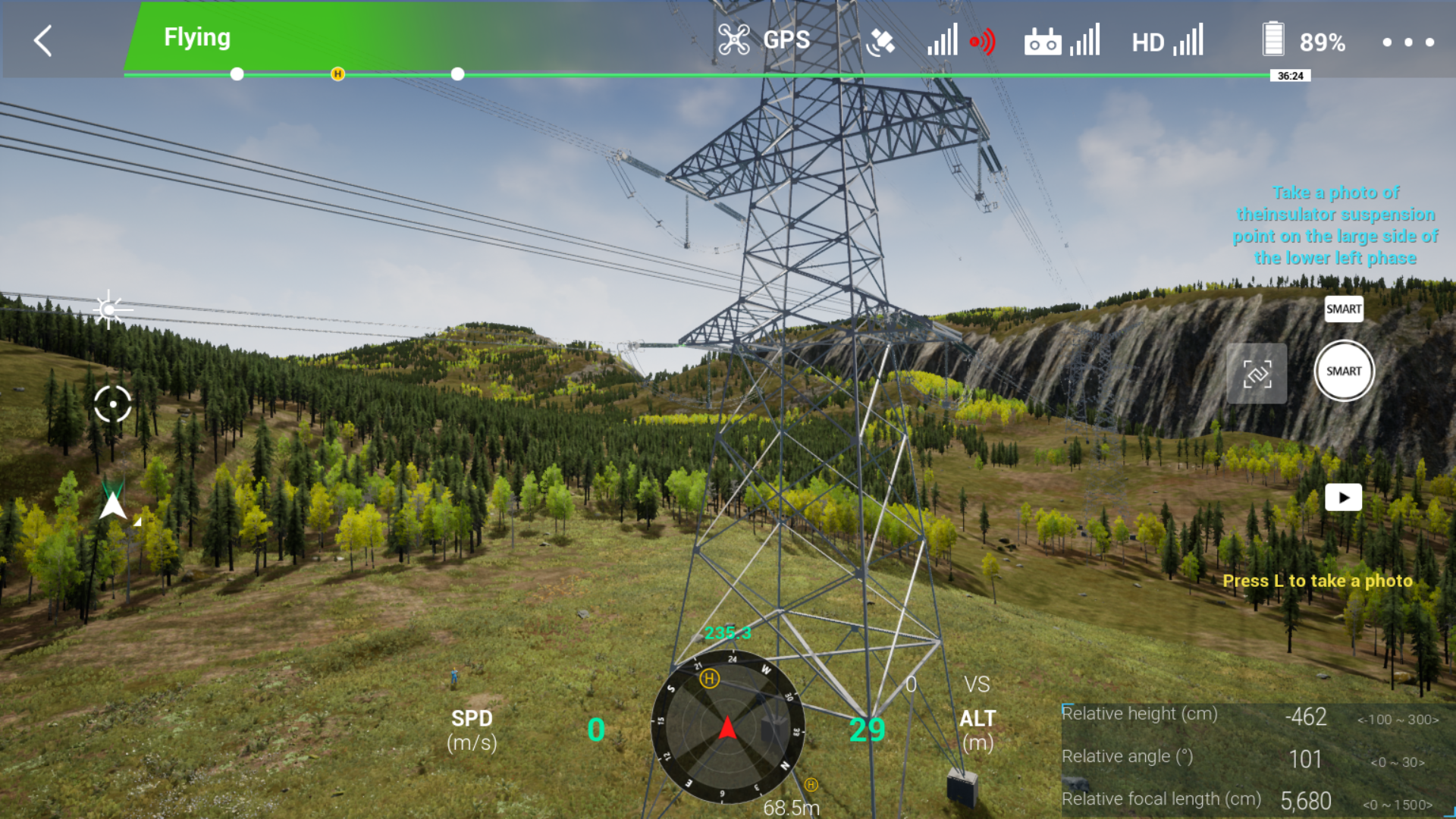This screenshot has width=1456, height=819.
Task: Select the small SMART mode badge
Action: [x=1343, y=309]
